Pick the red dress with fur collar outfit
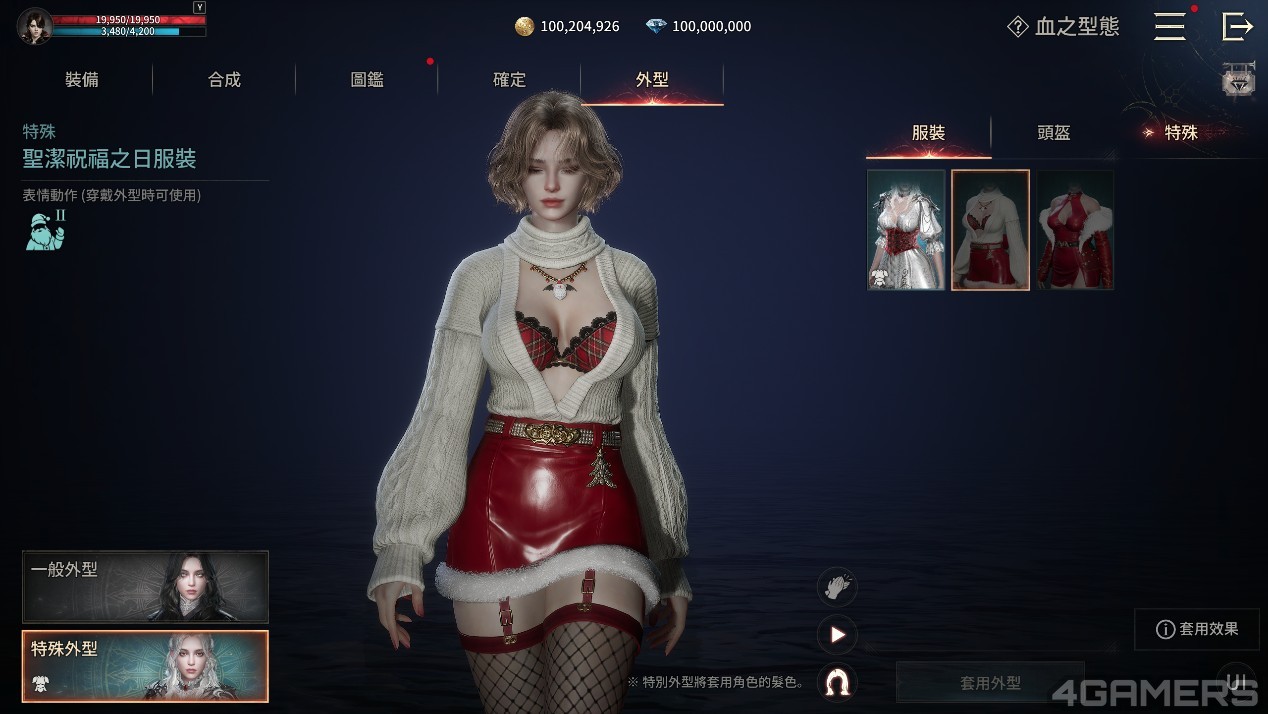The width and height of the screenshot is (1268, 714). tap(1075, 230)
